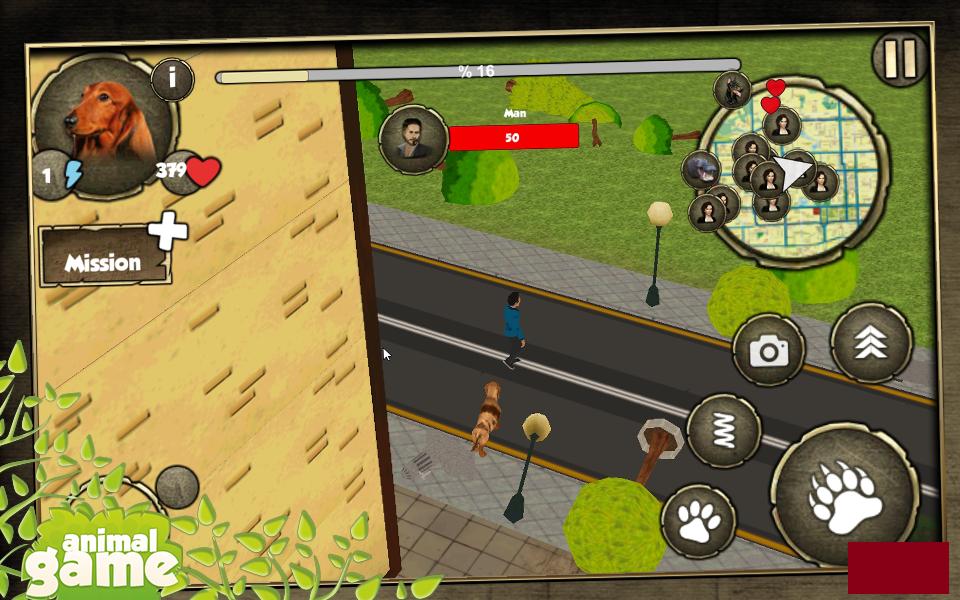Touch the virtual joystick knob
This screenshot has width=960, height=600.
177,487
